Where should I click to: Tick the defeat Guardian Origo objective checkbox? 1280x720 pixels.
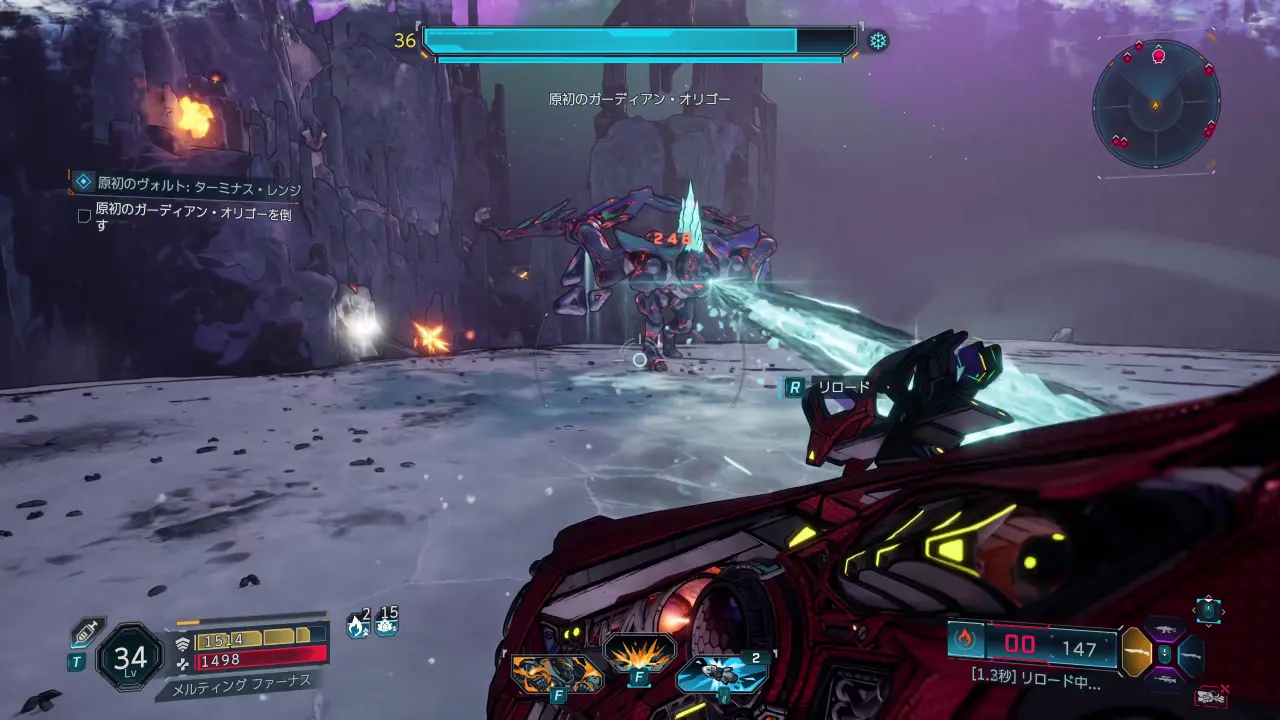[85, 215]
